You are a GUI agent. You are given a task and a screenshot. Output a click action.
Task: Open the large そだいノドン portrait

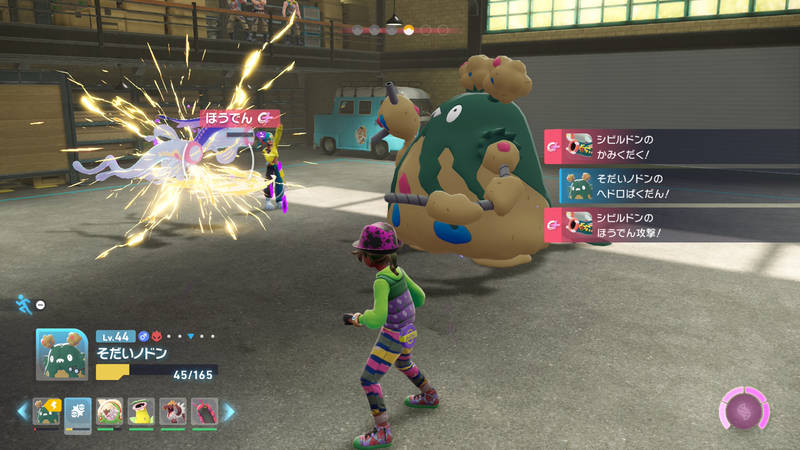[62, 355]
